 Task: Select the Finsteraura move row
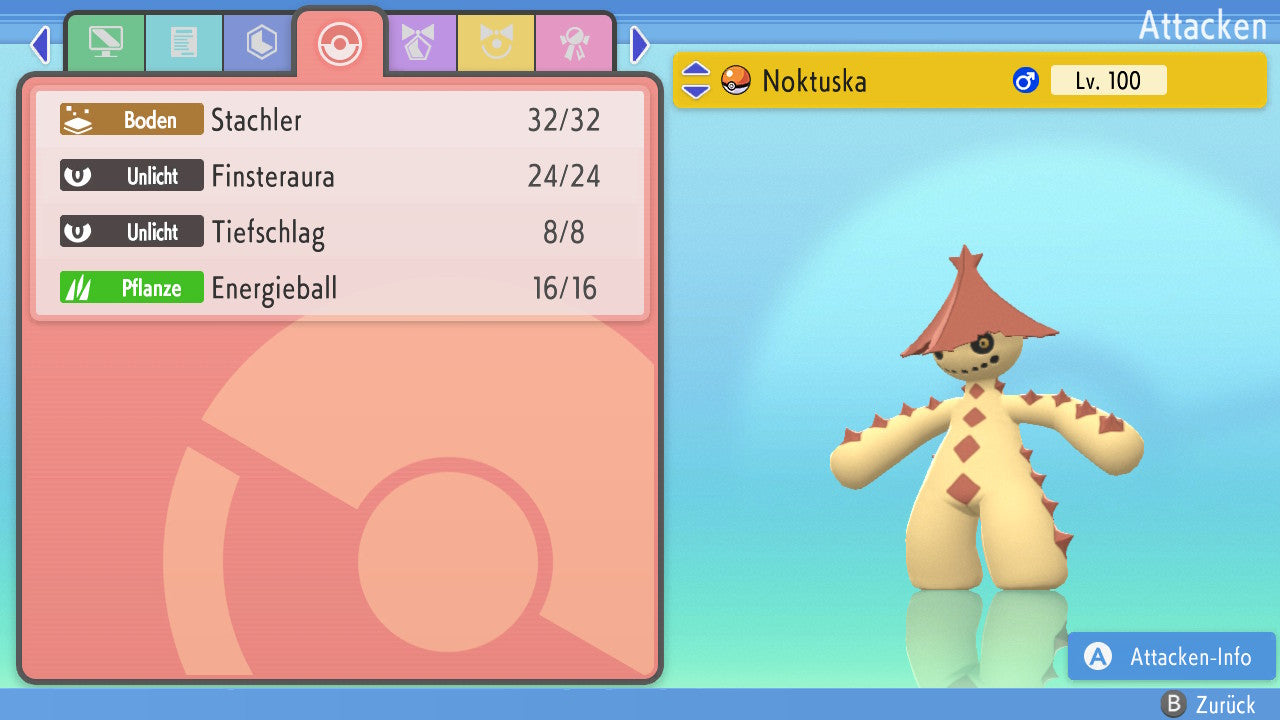[x=340, y=176]
